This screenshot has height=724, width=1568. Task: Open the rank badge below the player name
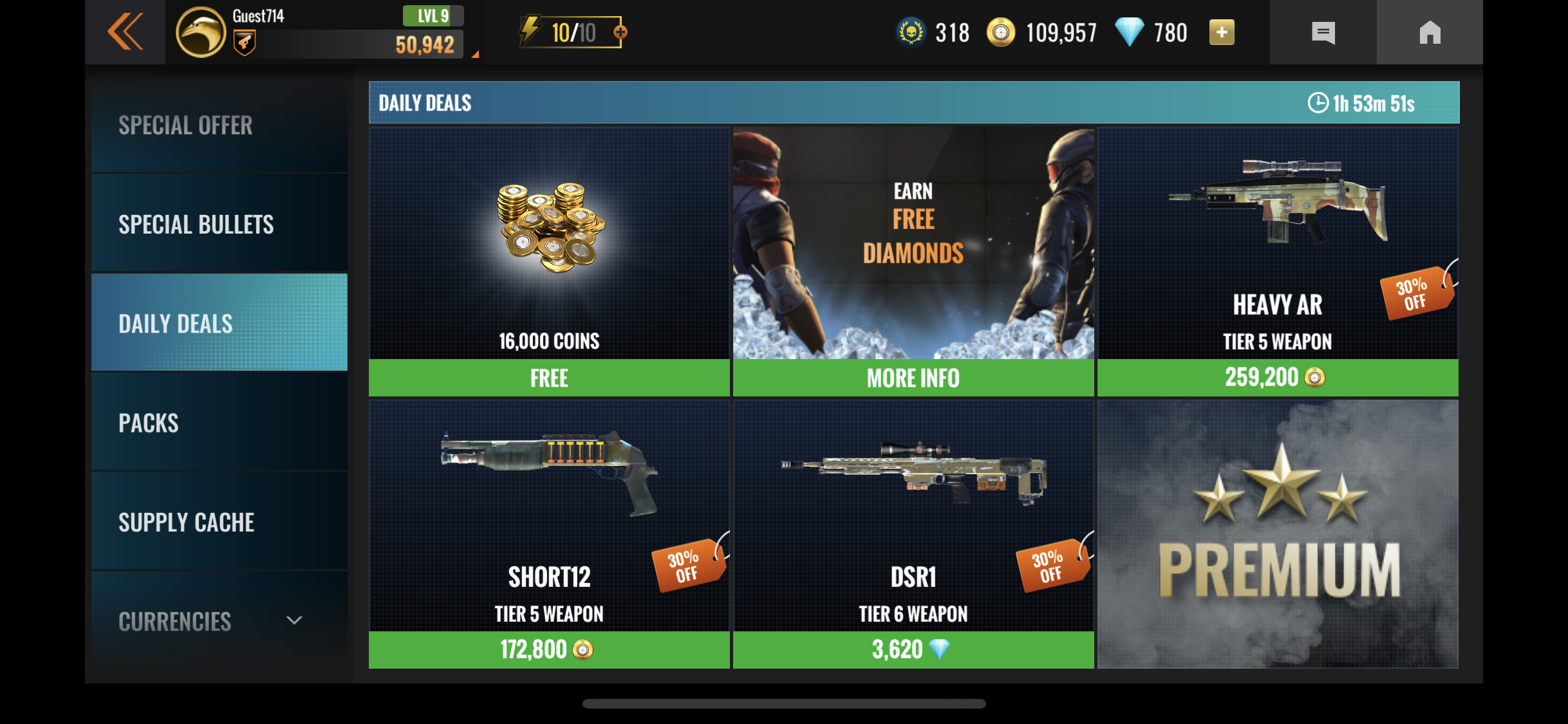244,44
